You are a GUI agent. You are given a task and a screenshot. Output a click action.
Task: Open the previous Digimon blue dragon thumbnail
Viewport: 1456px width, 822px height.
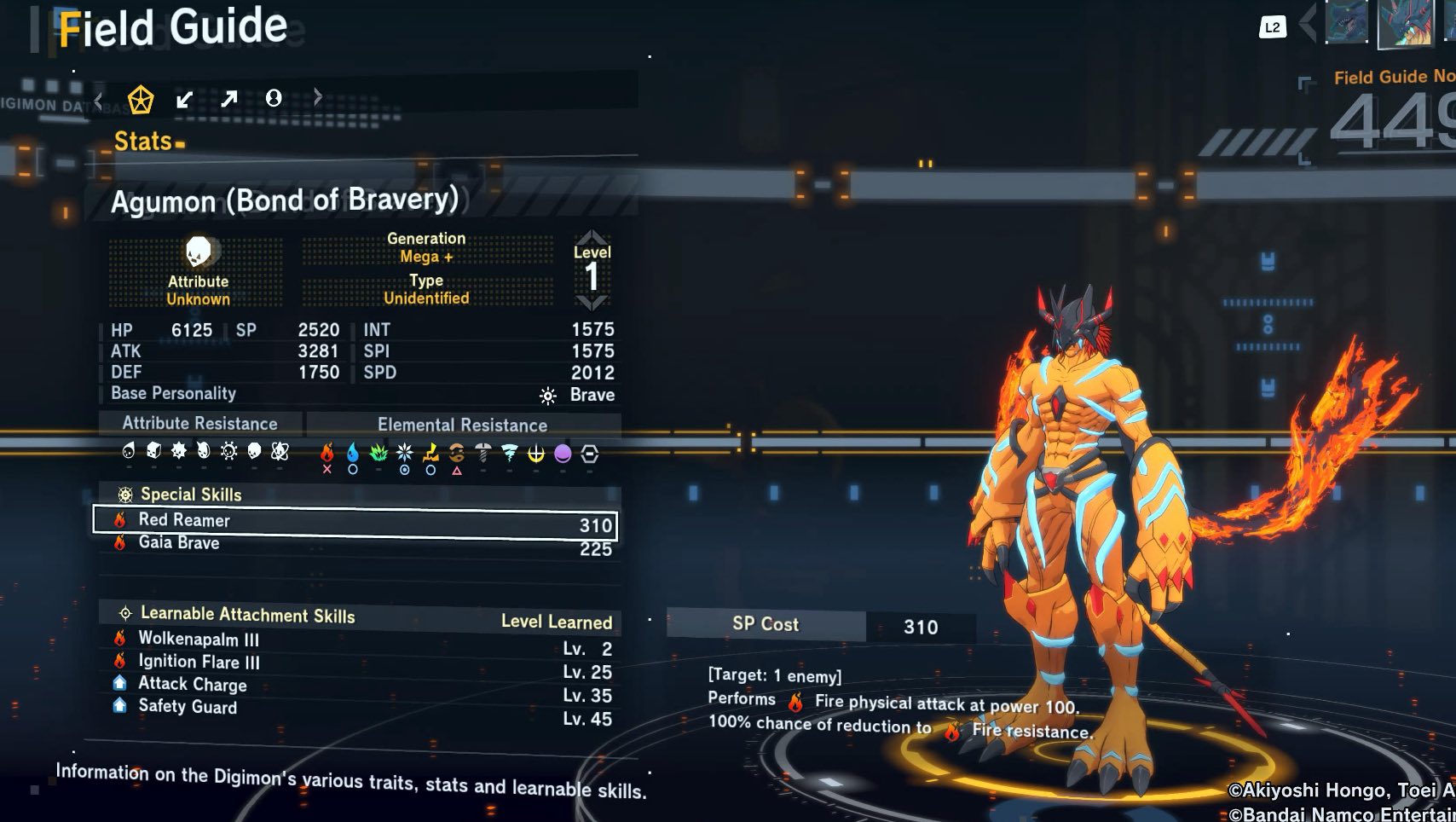coord(1347,21)
